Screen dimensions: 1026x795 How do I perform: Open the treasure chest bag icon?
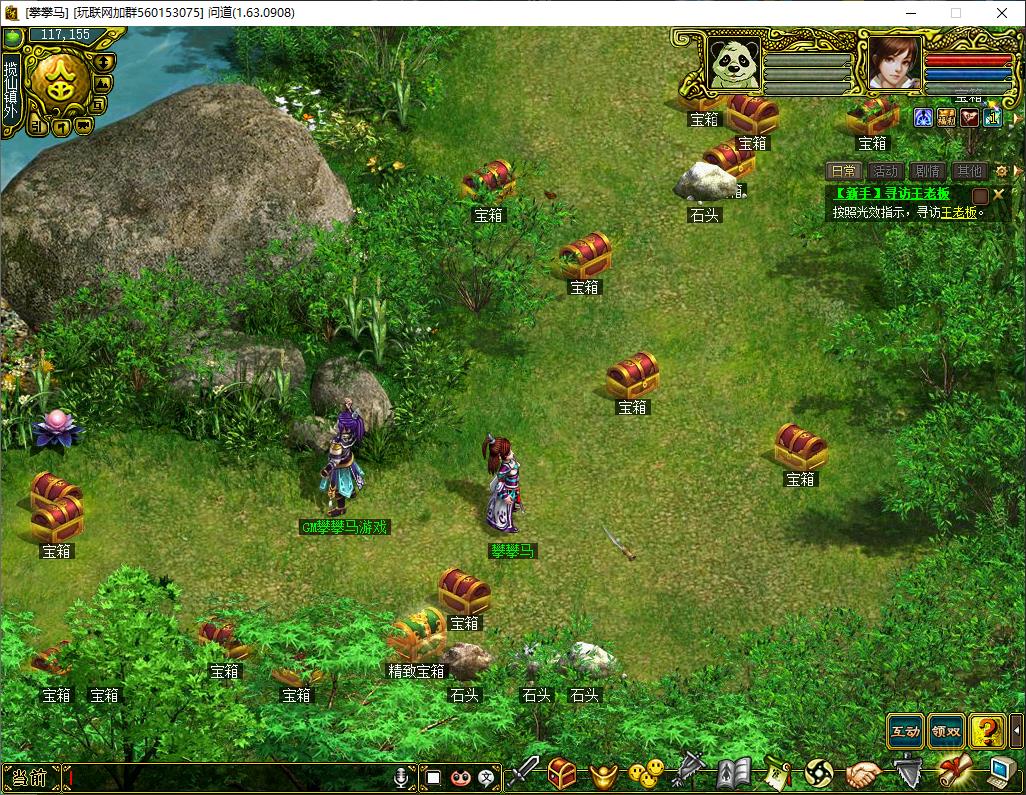[562, 773]
